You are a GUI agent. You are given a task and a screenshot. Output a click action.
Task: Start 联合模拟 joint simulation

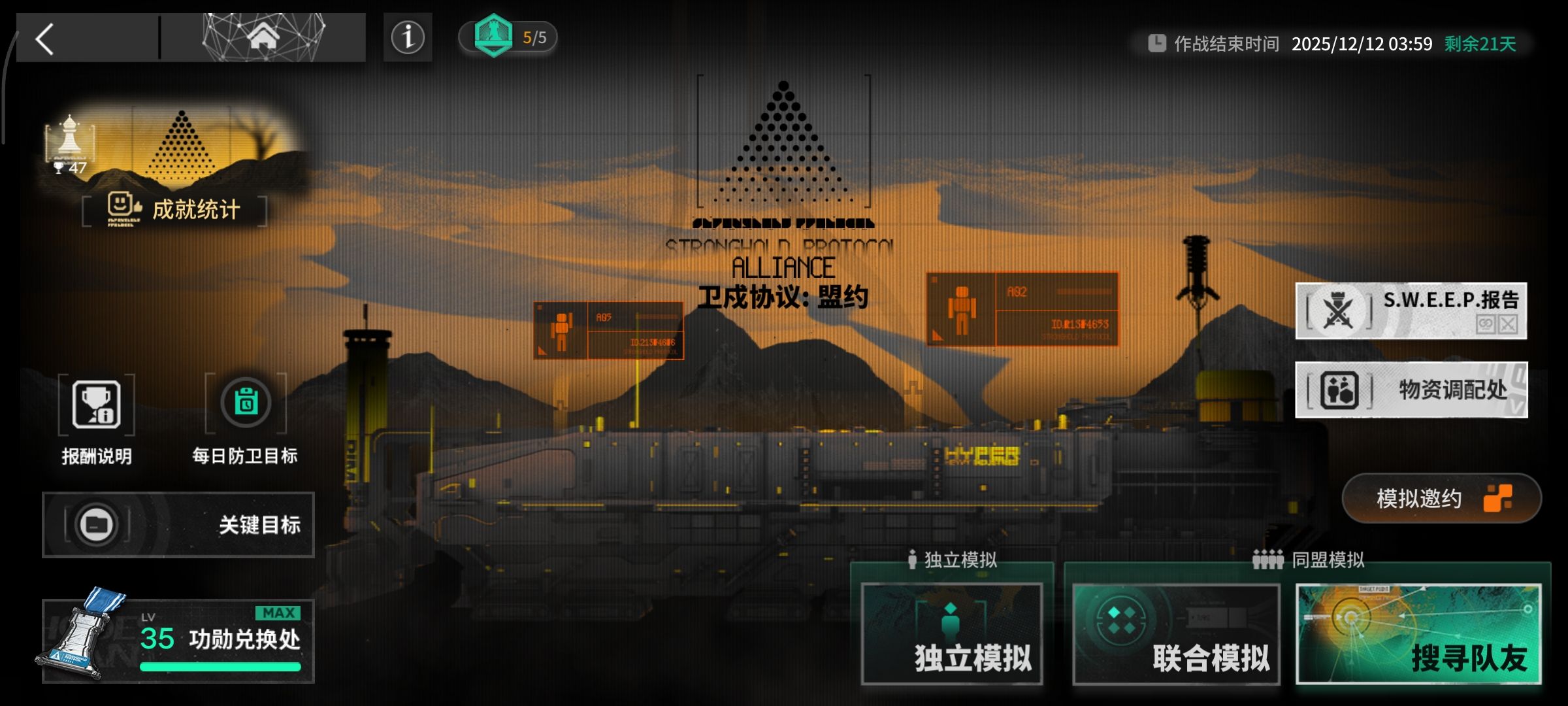(x=1176, y=634)
